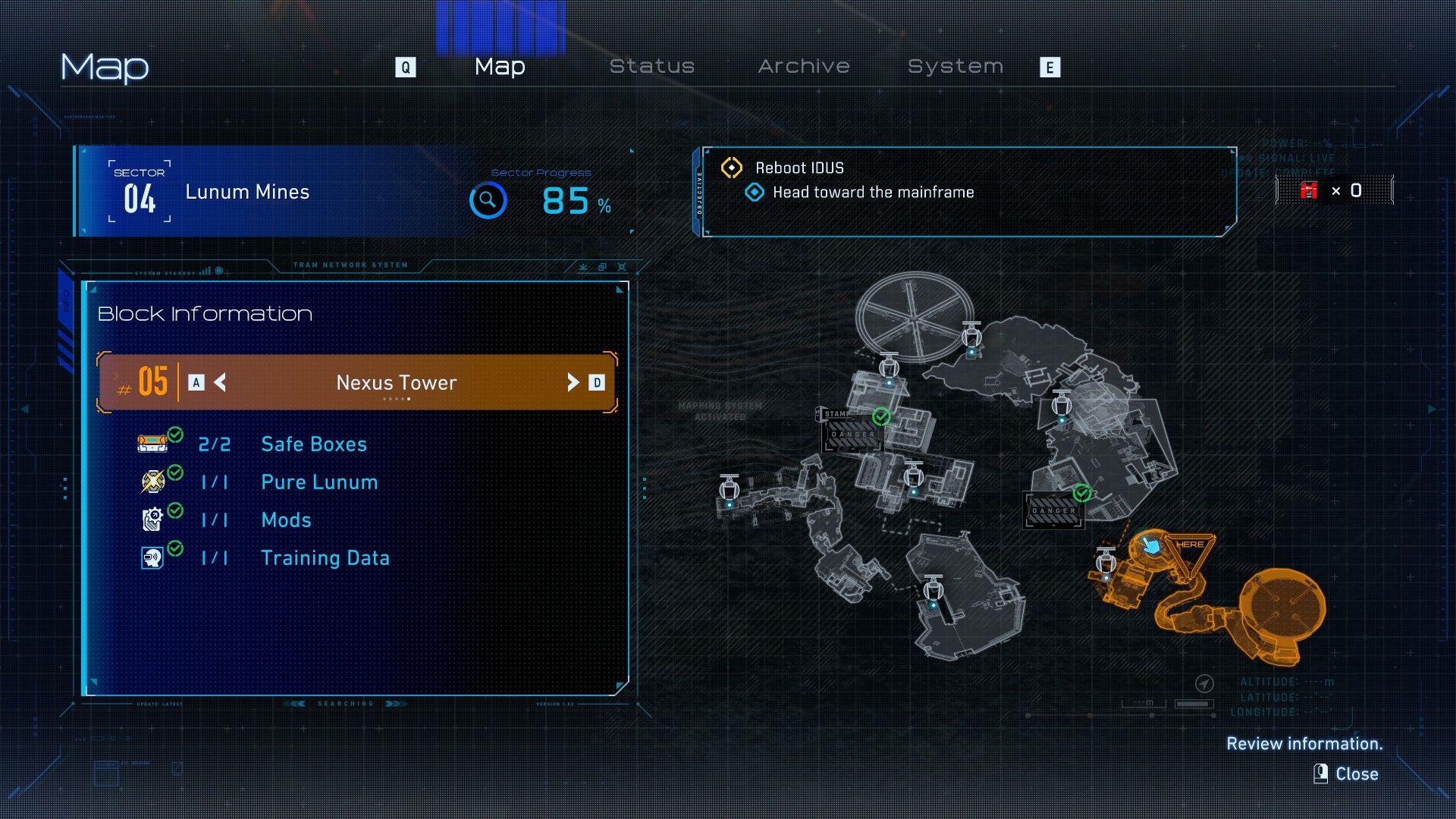1456x819 pixels.
Task: Advance to next block with right arrow
Action: (573, 382)
